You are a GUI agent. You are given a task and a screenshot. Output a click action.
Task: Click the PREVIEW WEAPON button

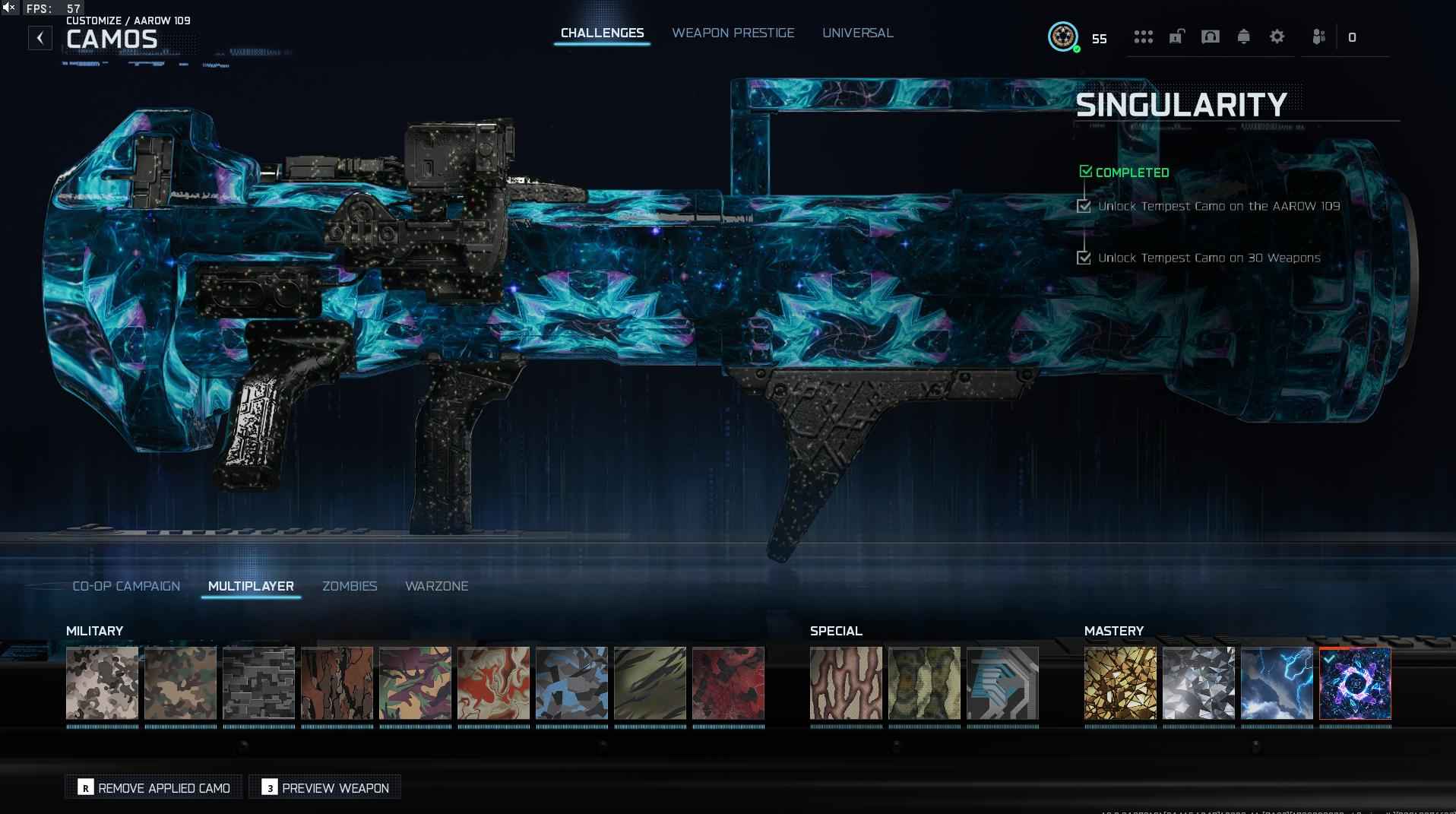point(324,788)
